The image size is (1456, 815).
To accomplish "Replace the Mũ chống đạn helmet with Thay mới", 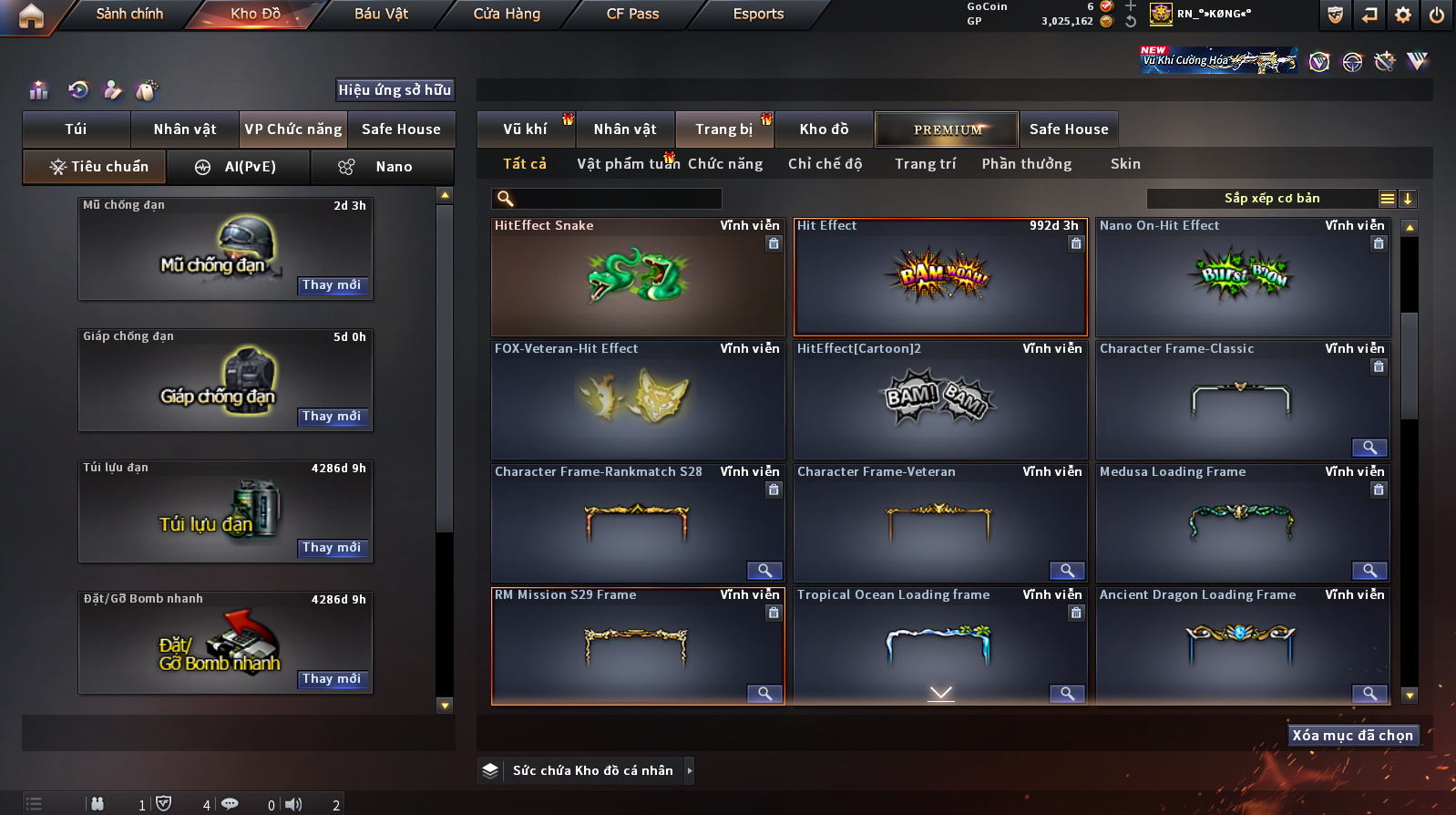I will (332, 285).
